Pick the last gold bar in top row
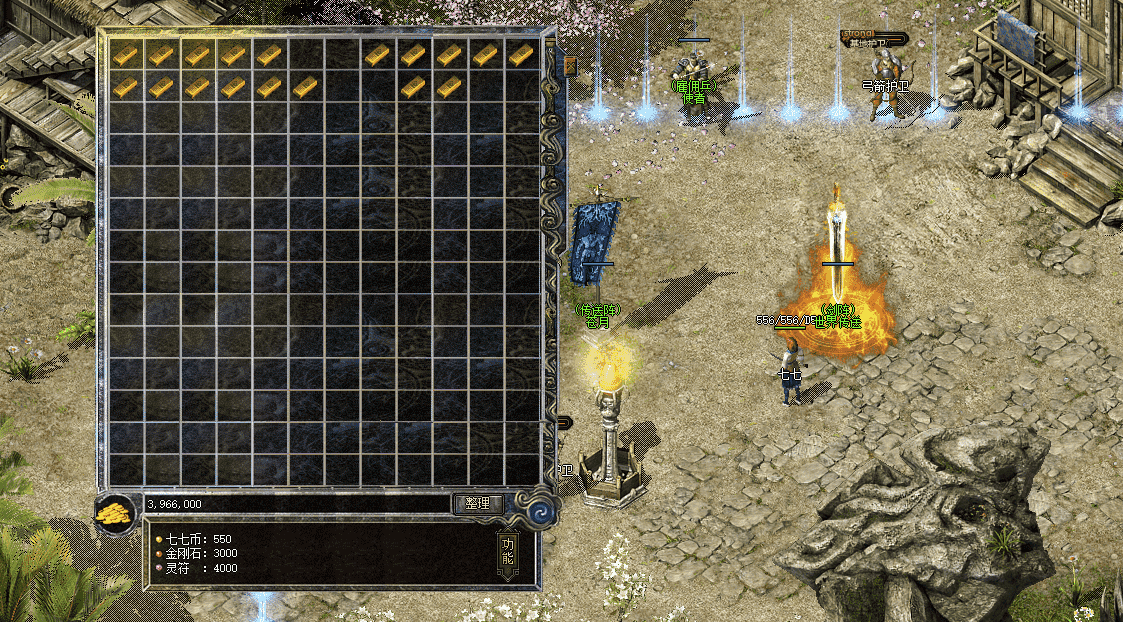This screenshot has width=1123, height=622. pos(521,55)
